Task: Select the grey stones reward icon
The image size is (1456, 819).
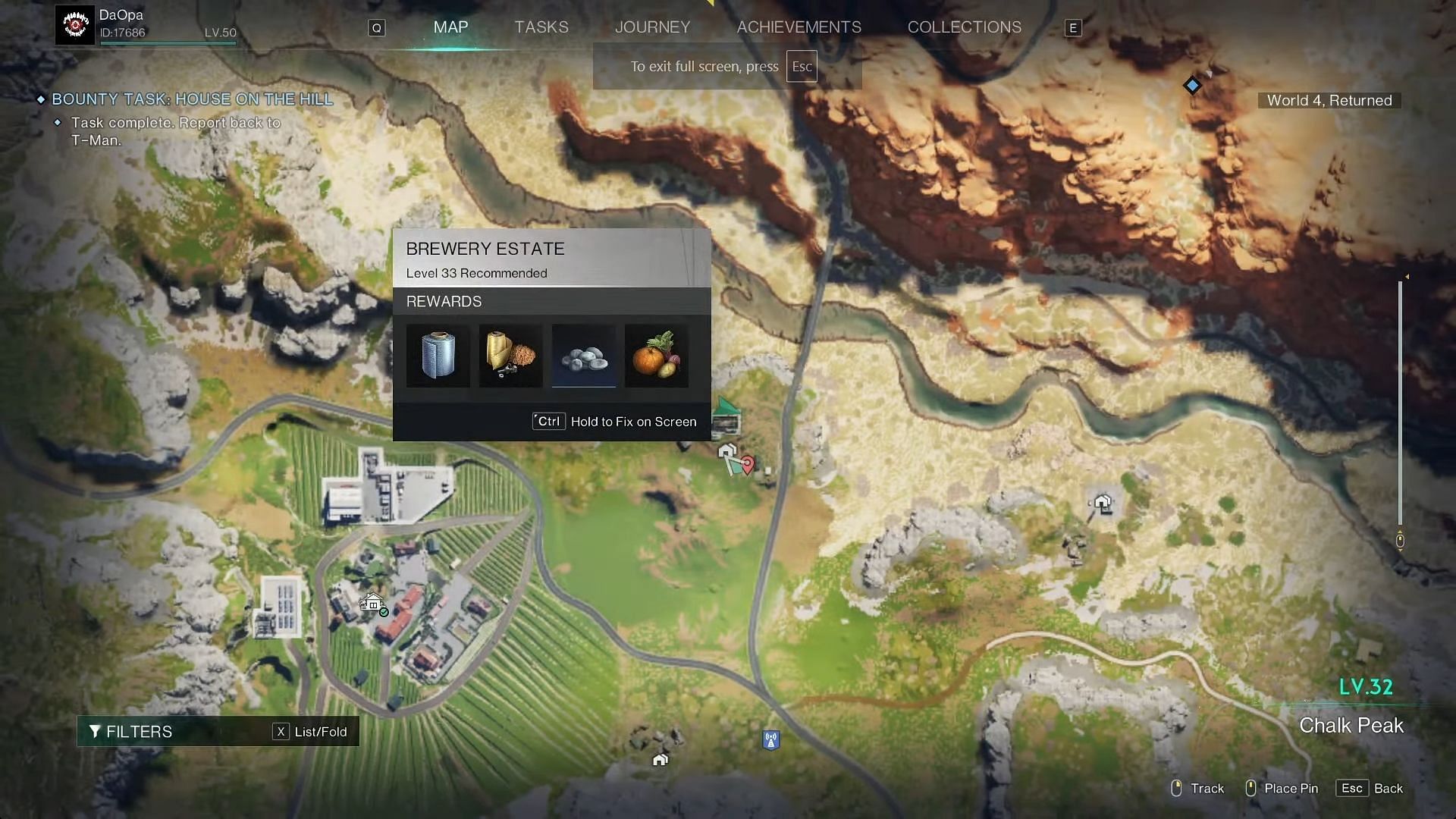Action: point(583,356)
